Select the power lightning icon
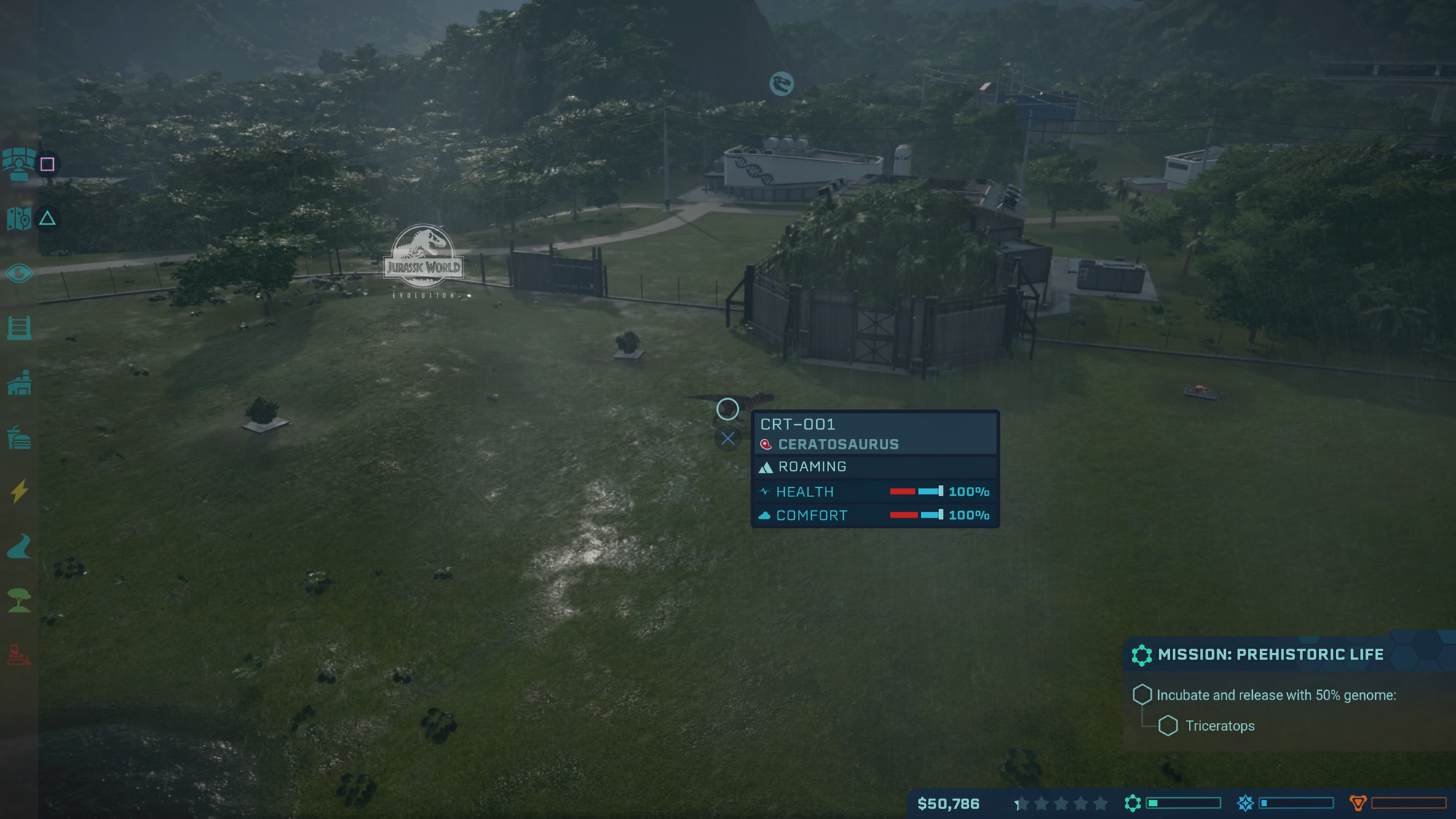Viewport: 1456px width, 819px height. point(18,491)
